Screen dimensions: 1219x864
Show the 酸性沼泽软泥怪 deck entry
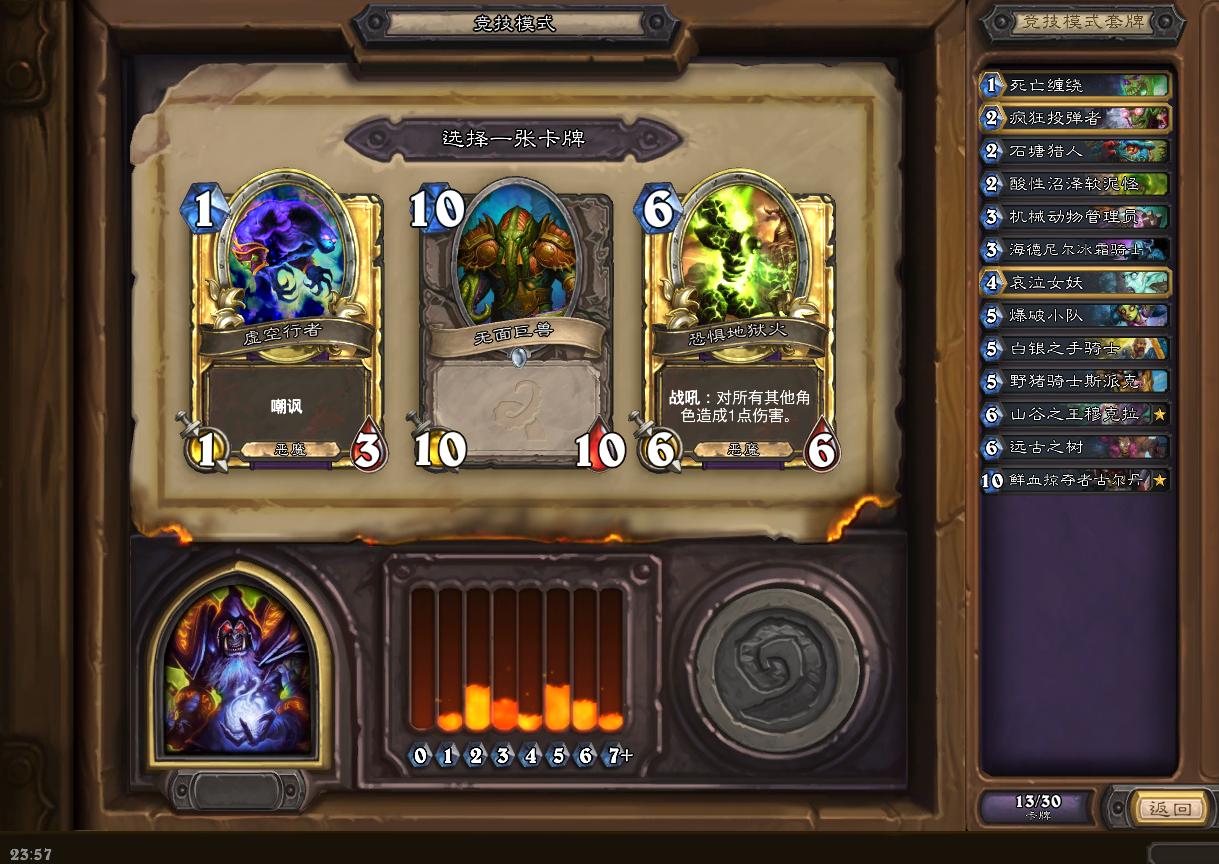1075,184
